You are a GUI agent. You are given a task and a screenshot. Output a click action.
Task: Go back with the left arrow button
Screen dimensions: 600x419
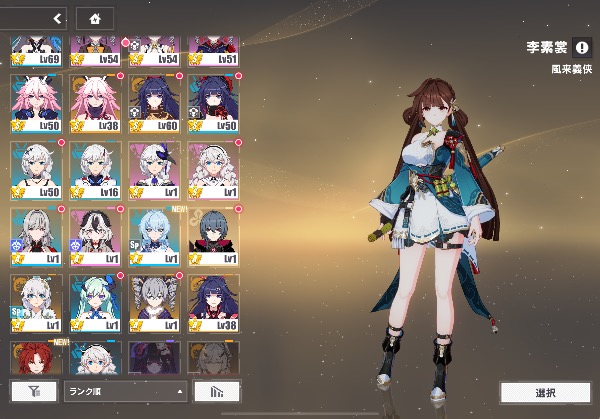coord(57,18)
